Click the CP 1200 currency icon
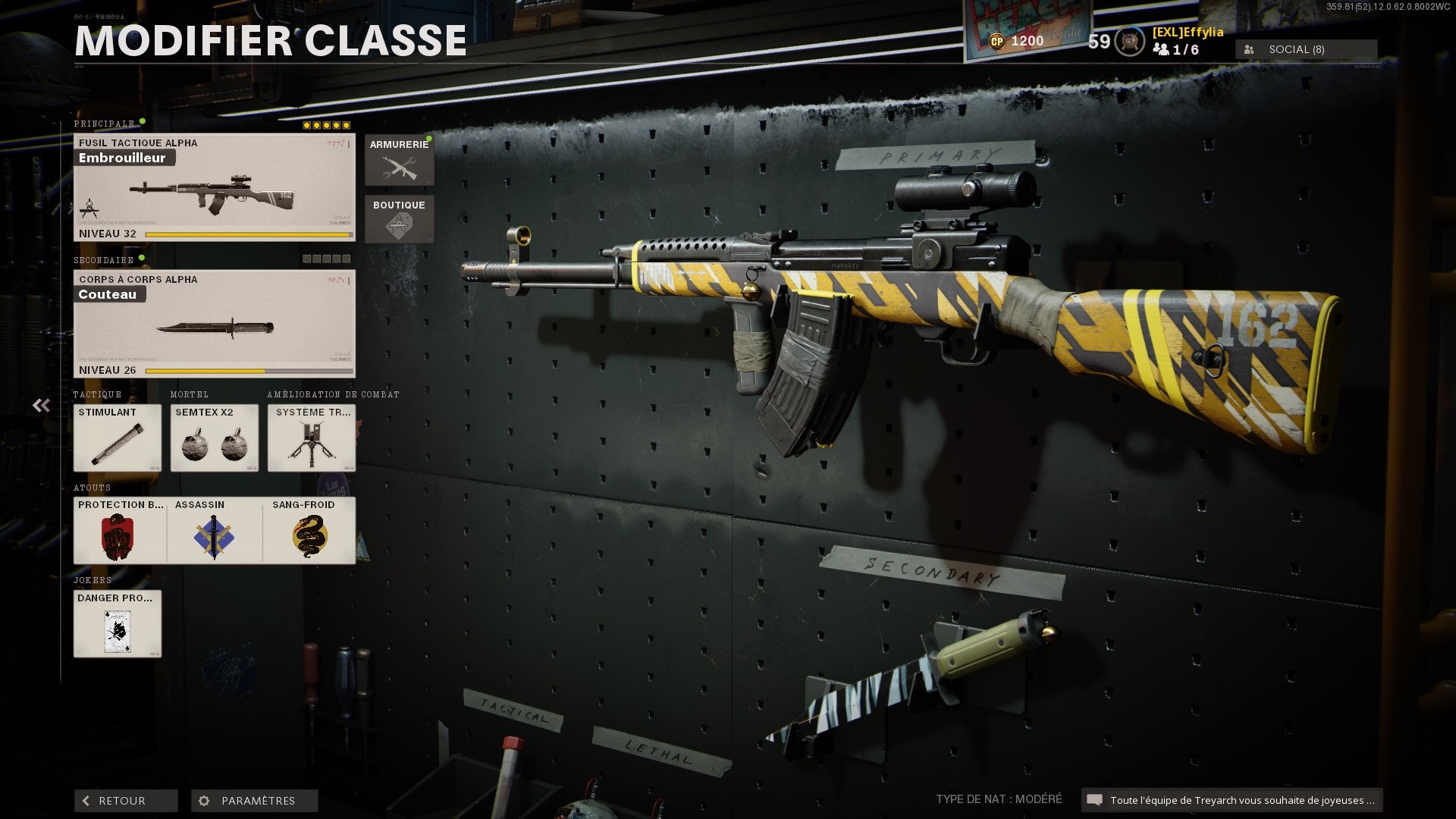 coord(998,42)
